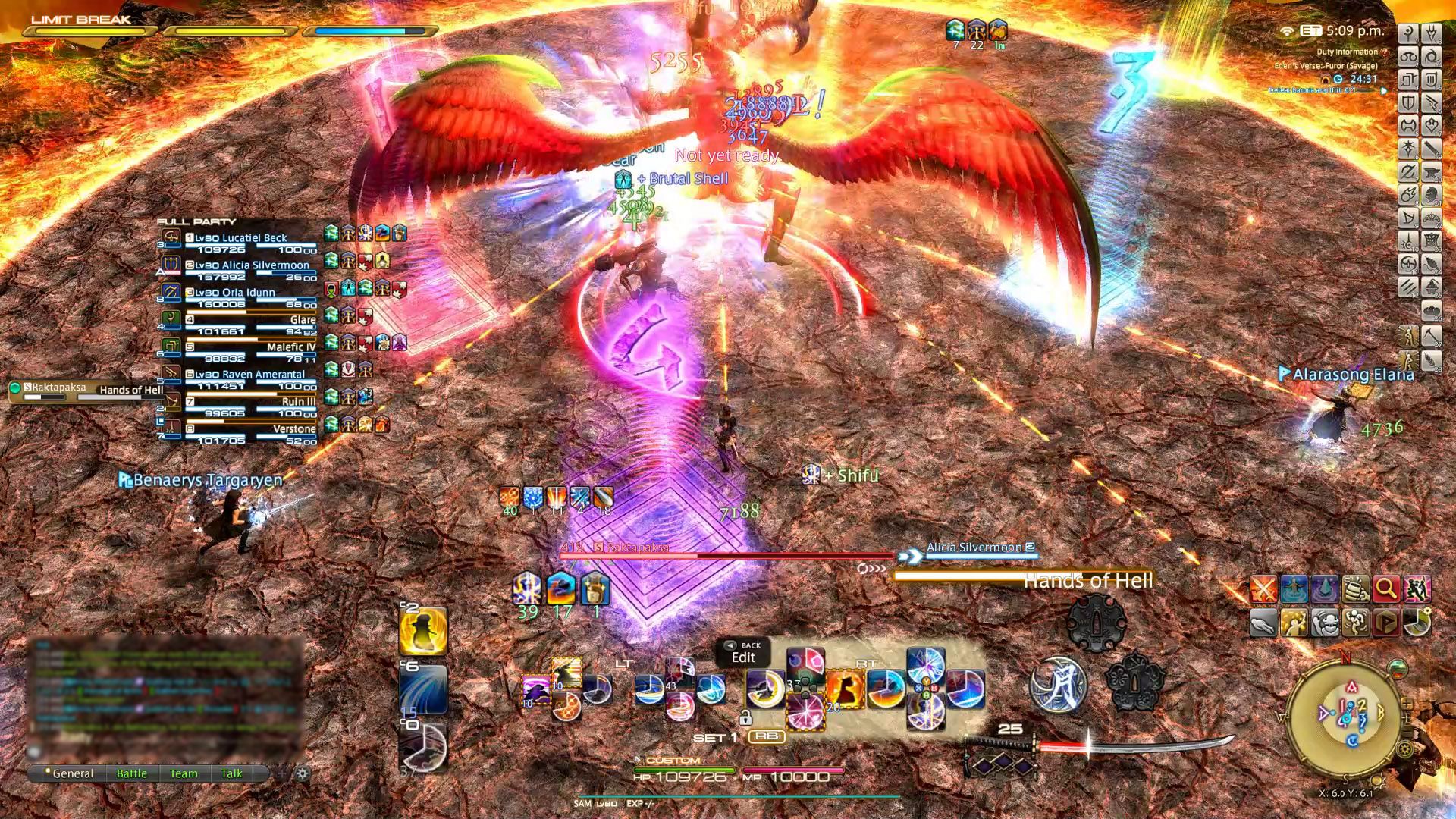The width and height of the screenshot is (1456, 819).
Task: Click the blue meditating figure system icon
Action: click(x=1294, y=588)
